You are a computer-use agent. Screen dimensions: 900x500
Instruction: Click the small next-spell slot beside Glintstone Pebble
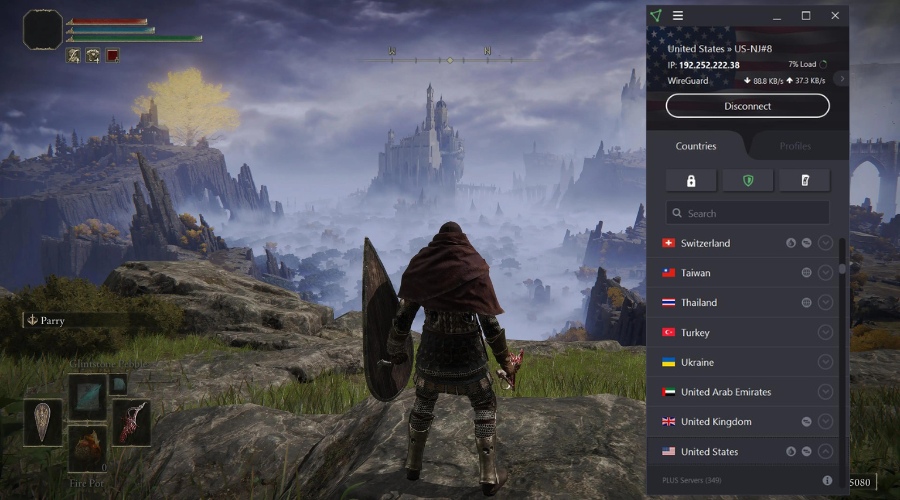[118, 384]
